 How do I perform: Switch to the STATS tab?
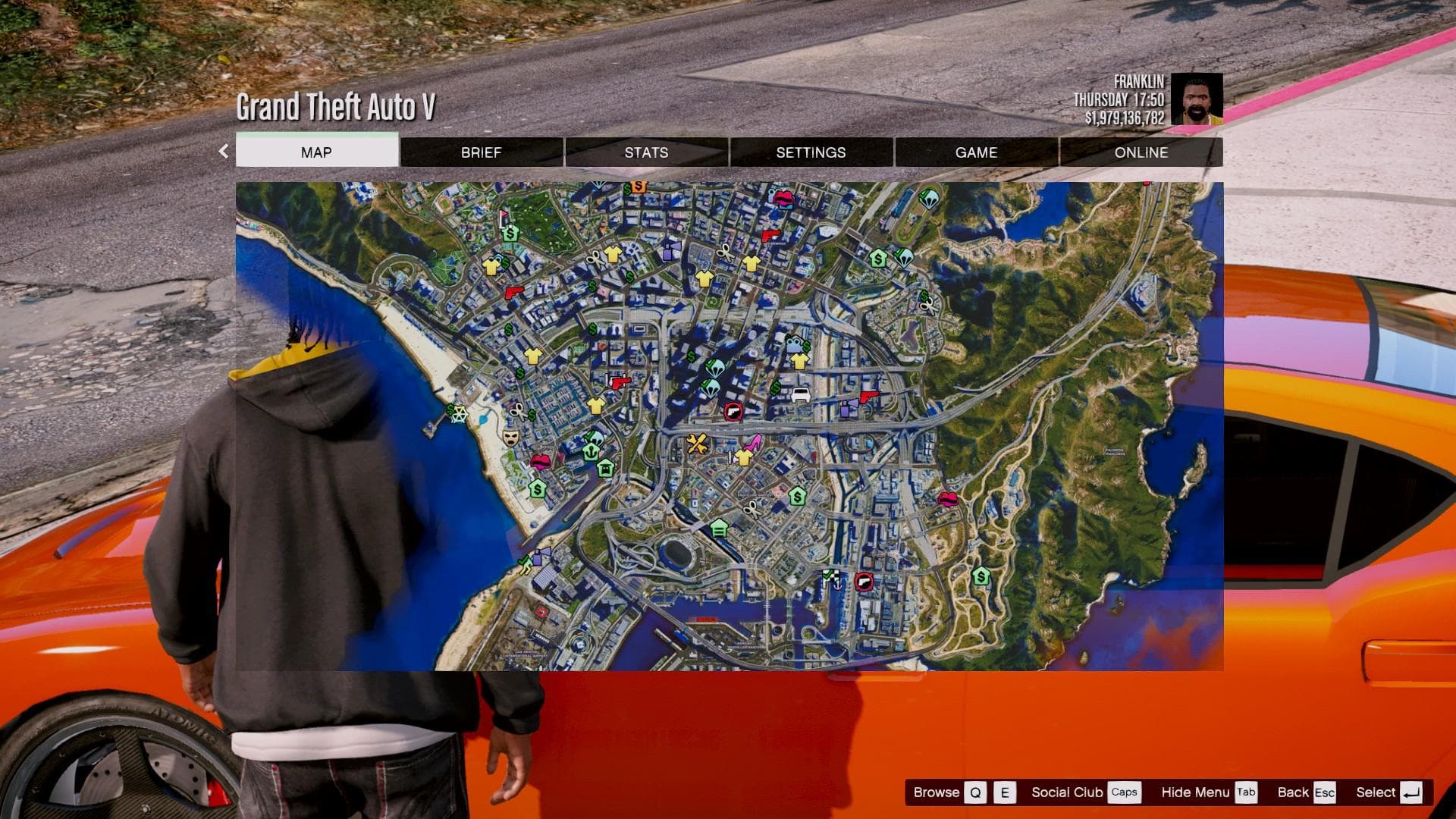645,152
